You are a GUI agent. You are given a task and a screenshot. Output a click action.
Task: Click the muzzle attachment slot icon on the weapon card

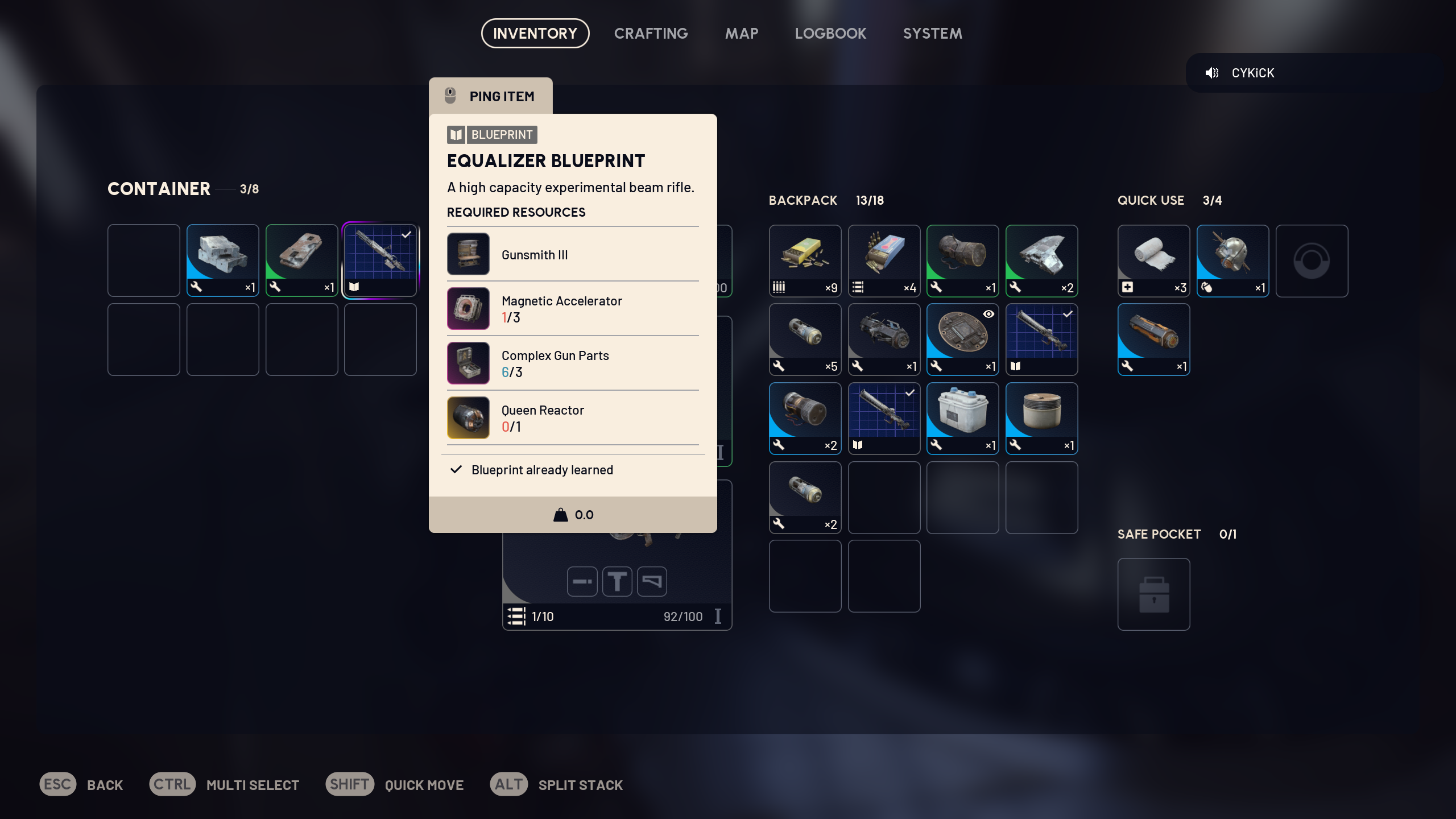point(581,581)
